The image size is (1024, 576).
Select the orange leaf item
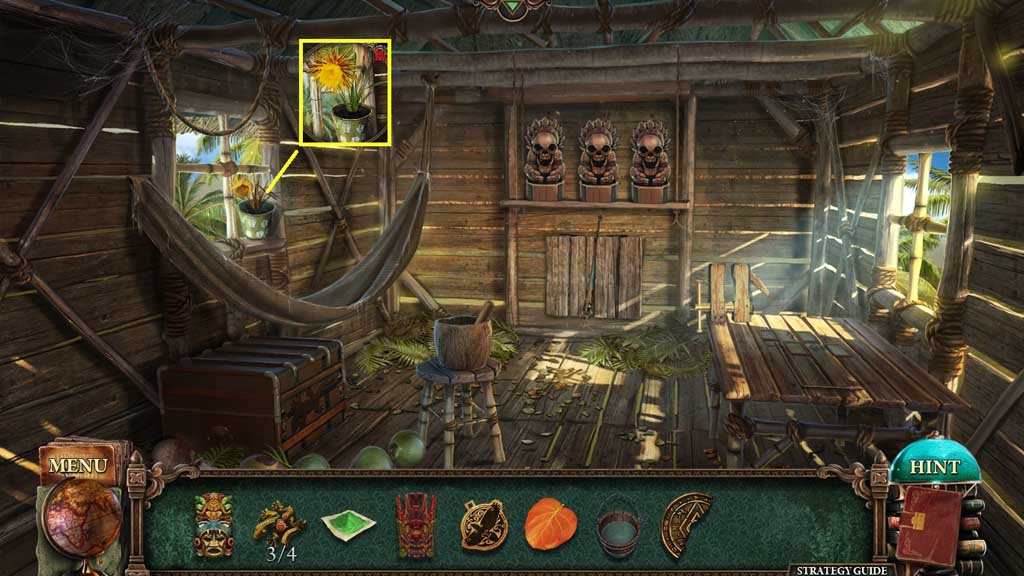(x=549, y=523)
